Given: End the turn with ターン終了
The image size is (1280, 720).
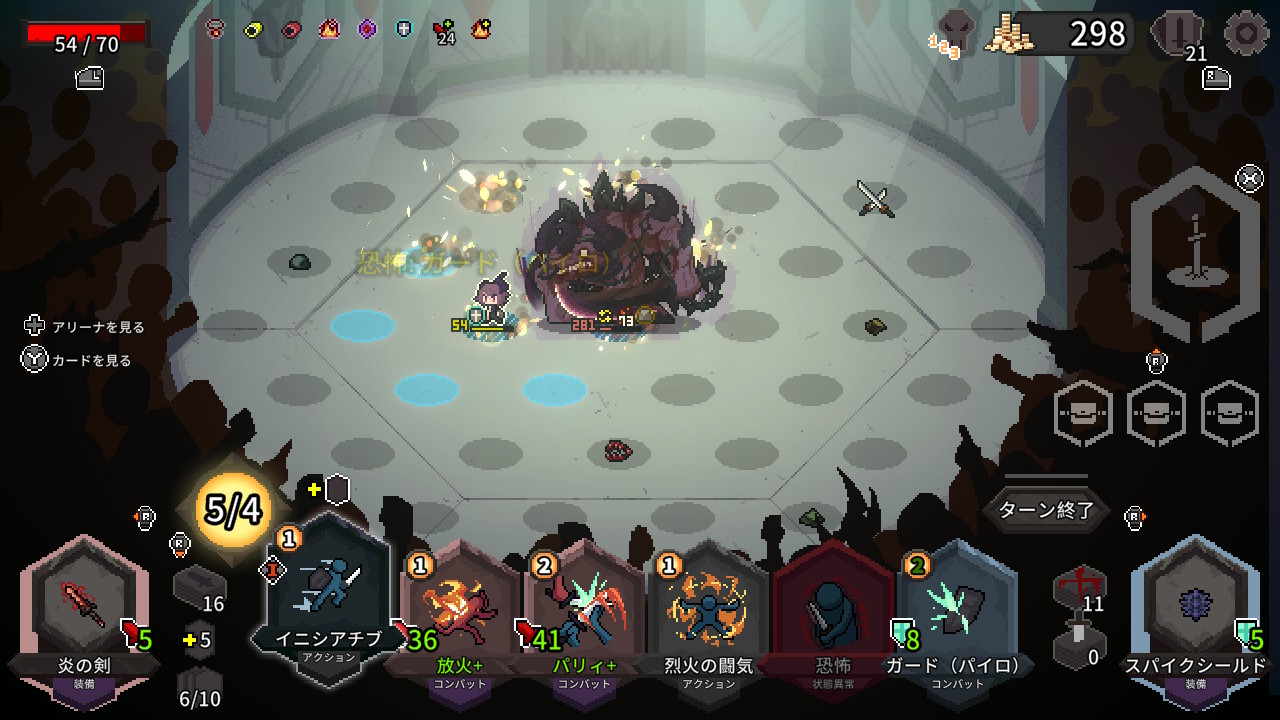Looking at the screenshot, I should (1047, 510).
